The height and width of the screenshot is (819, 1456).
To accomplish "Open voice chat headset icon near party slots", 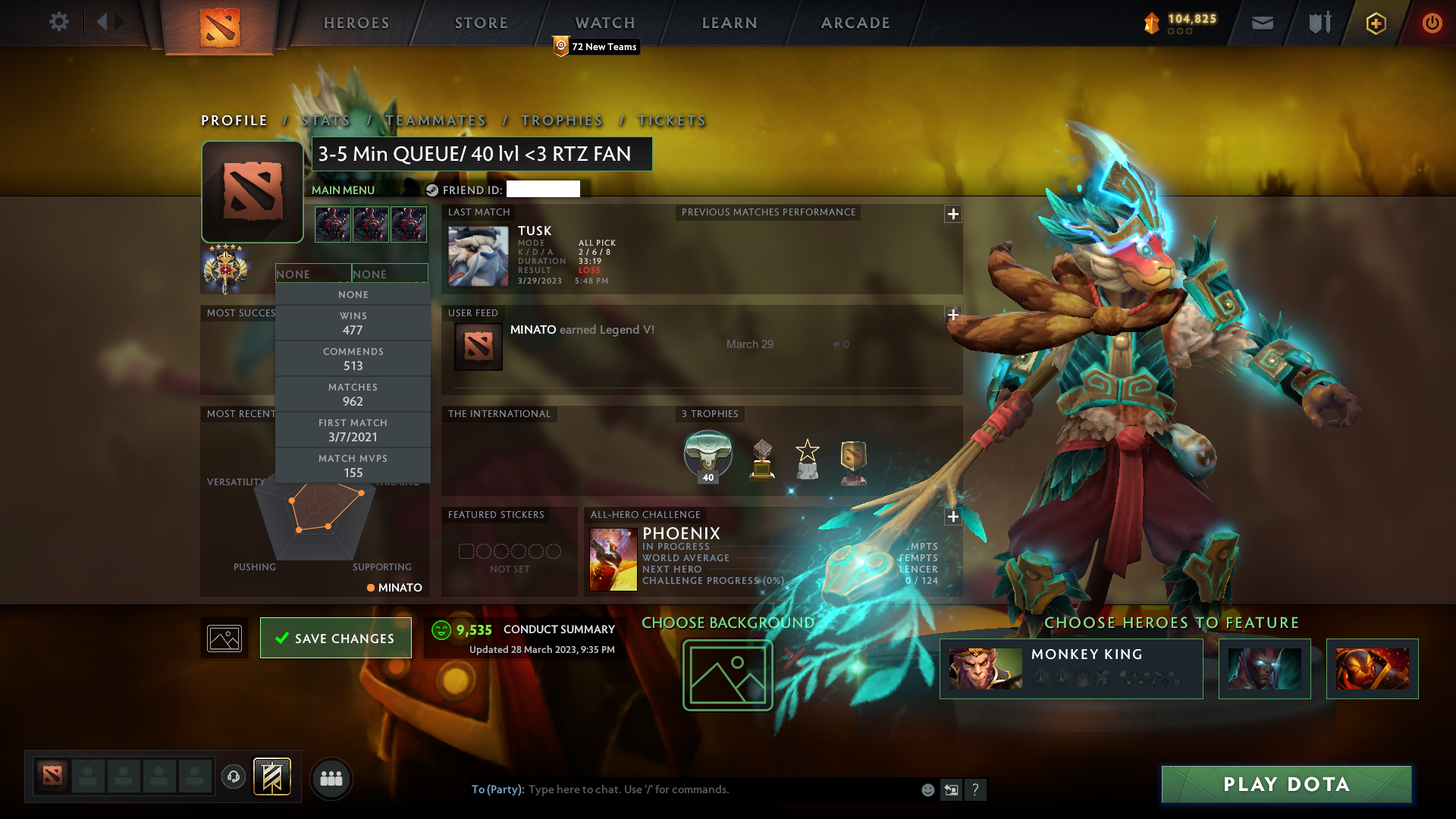I will click(x=234, y=778).
